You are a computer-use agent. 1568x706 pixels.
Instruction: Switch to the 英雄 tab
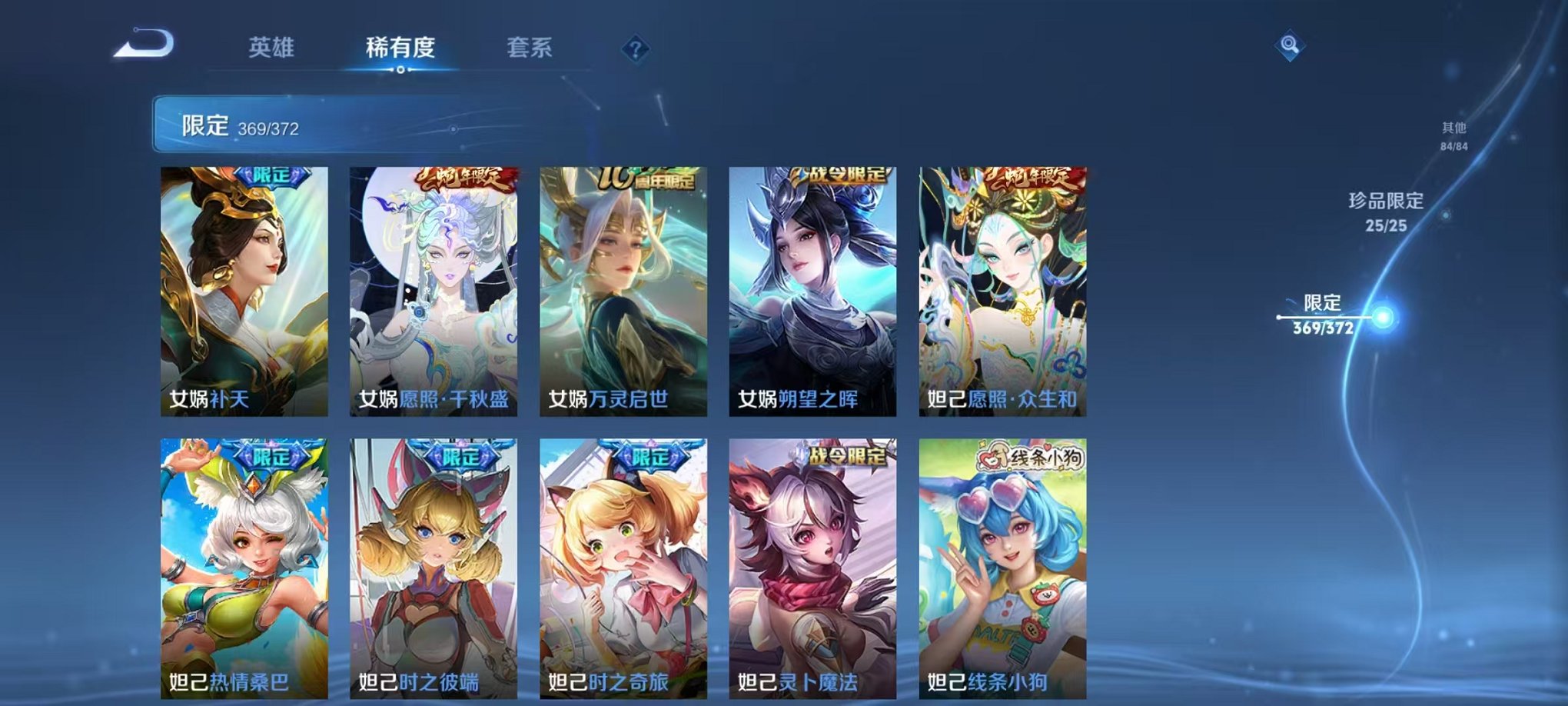[270, 48]
